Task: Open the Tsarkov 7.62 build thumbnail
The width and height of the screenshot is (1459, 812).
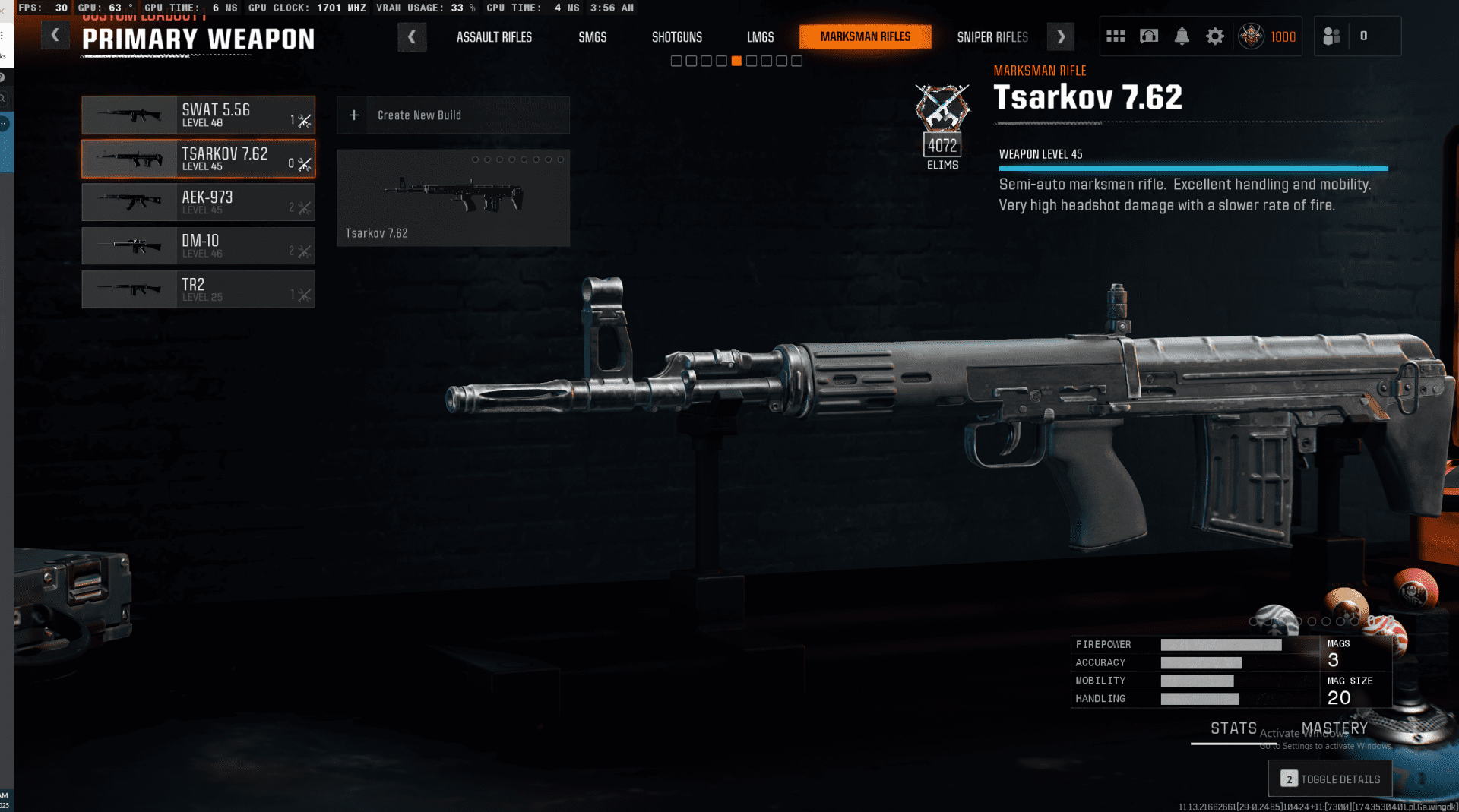Action: (453, 198)
